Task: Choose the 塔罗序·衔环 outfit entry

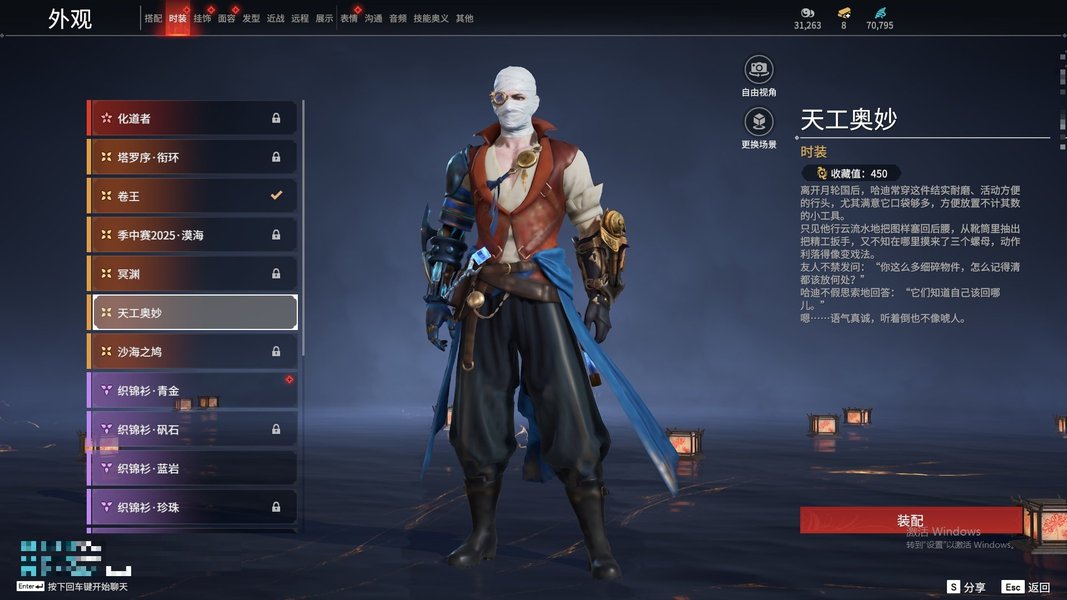Action: (x=192, y=157)
